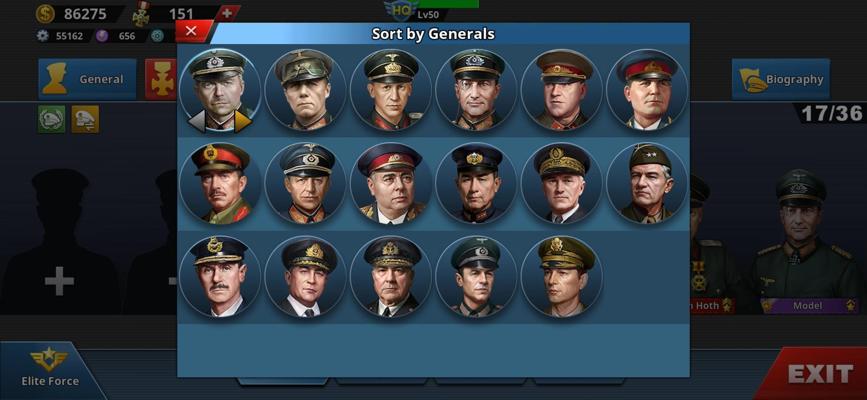Select the bespectacled general with red cap band
This screenshot has width=867, height=400.
point(390,183)
